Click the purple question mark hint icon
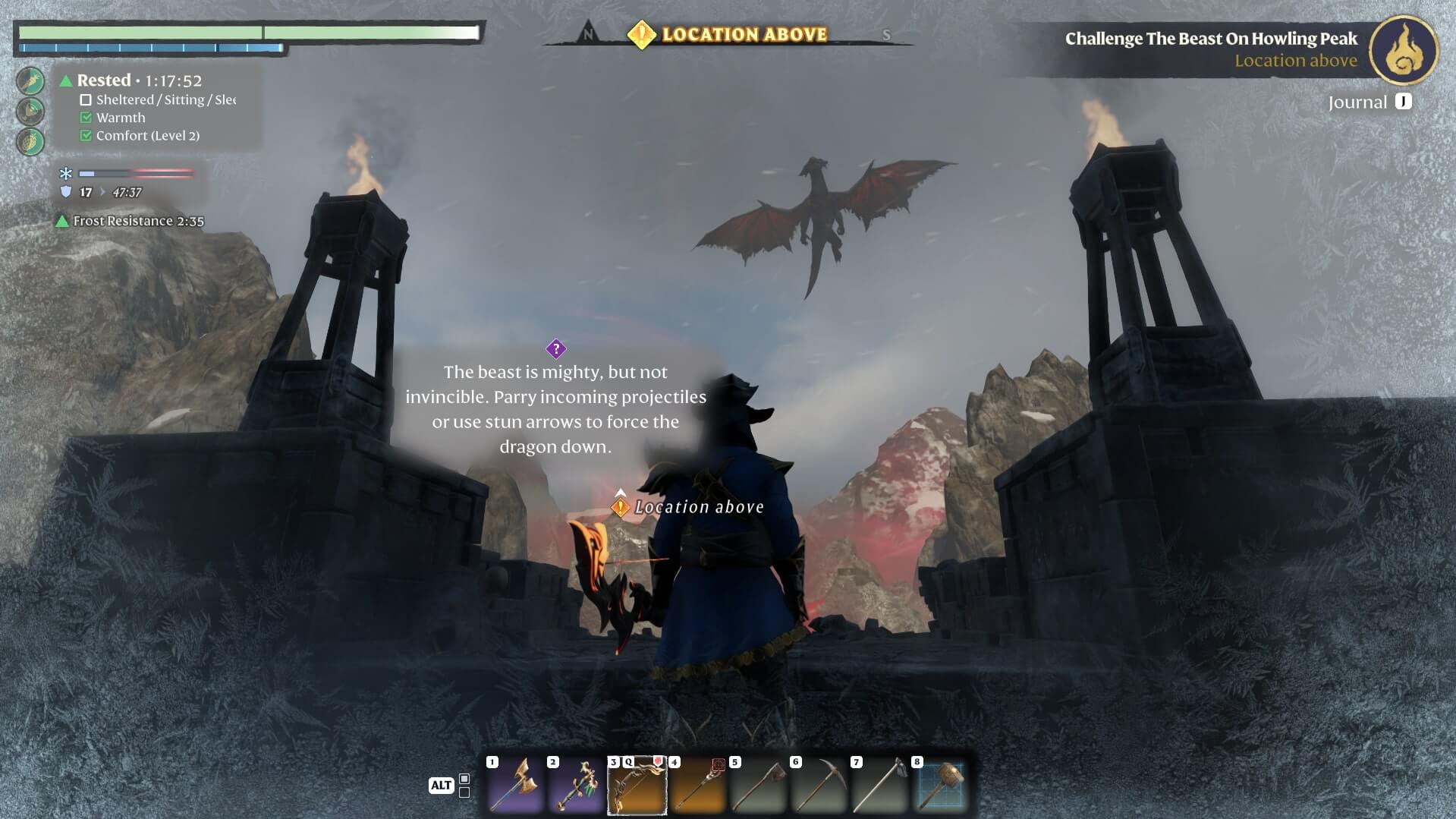1456x819 pixels. click(556, 349)
